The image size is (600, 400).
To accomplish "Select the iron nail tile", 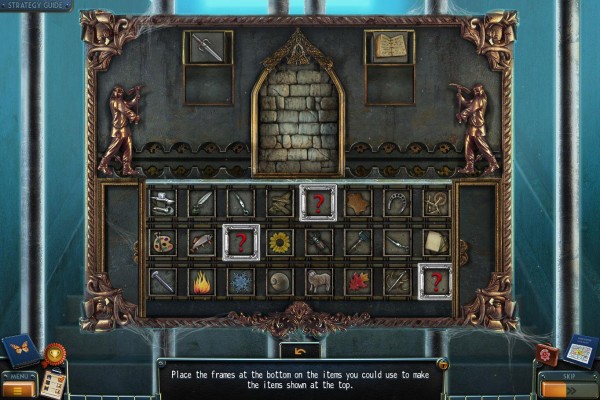I will (x=162, y=281).
